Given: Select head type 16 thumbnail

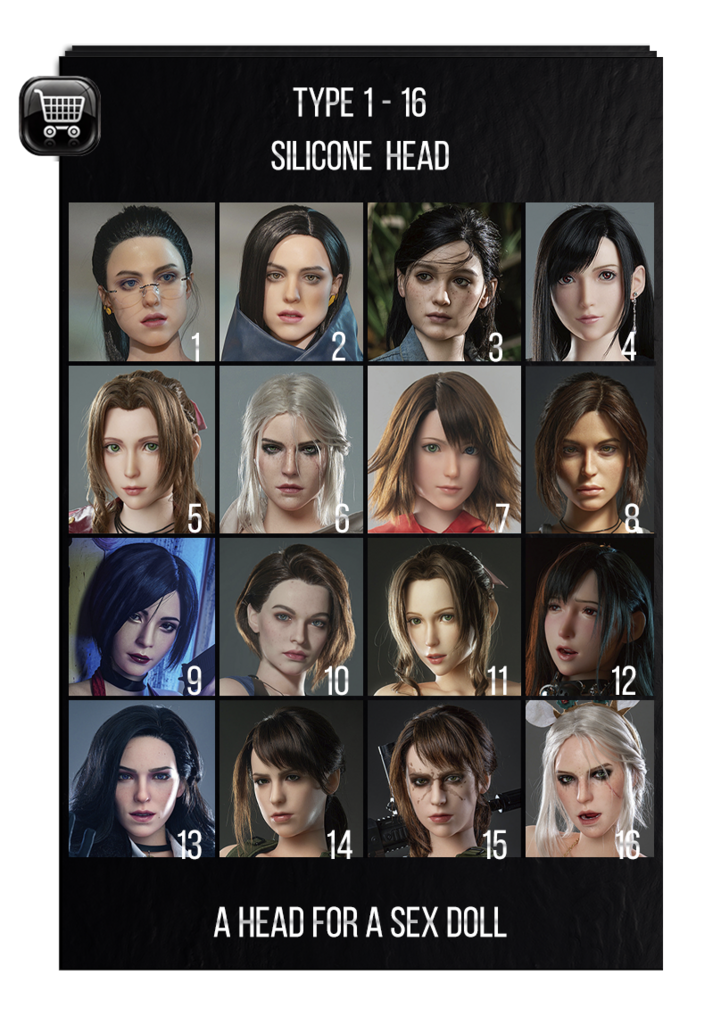Looking at the screenshot, I should click(589, 779).
